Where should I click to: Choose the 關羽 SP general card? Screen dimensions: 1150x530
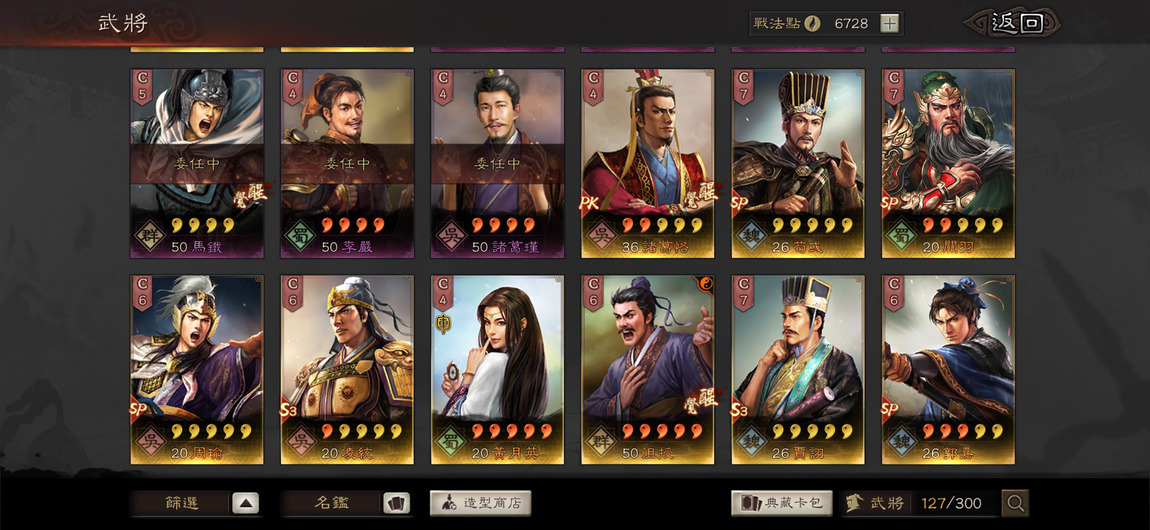pos(947,163)
